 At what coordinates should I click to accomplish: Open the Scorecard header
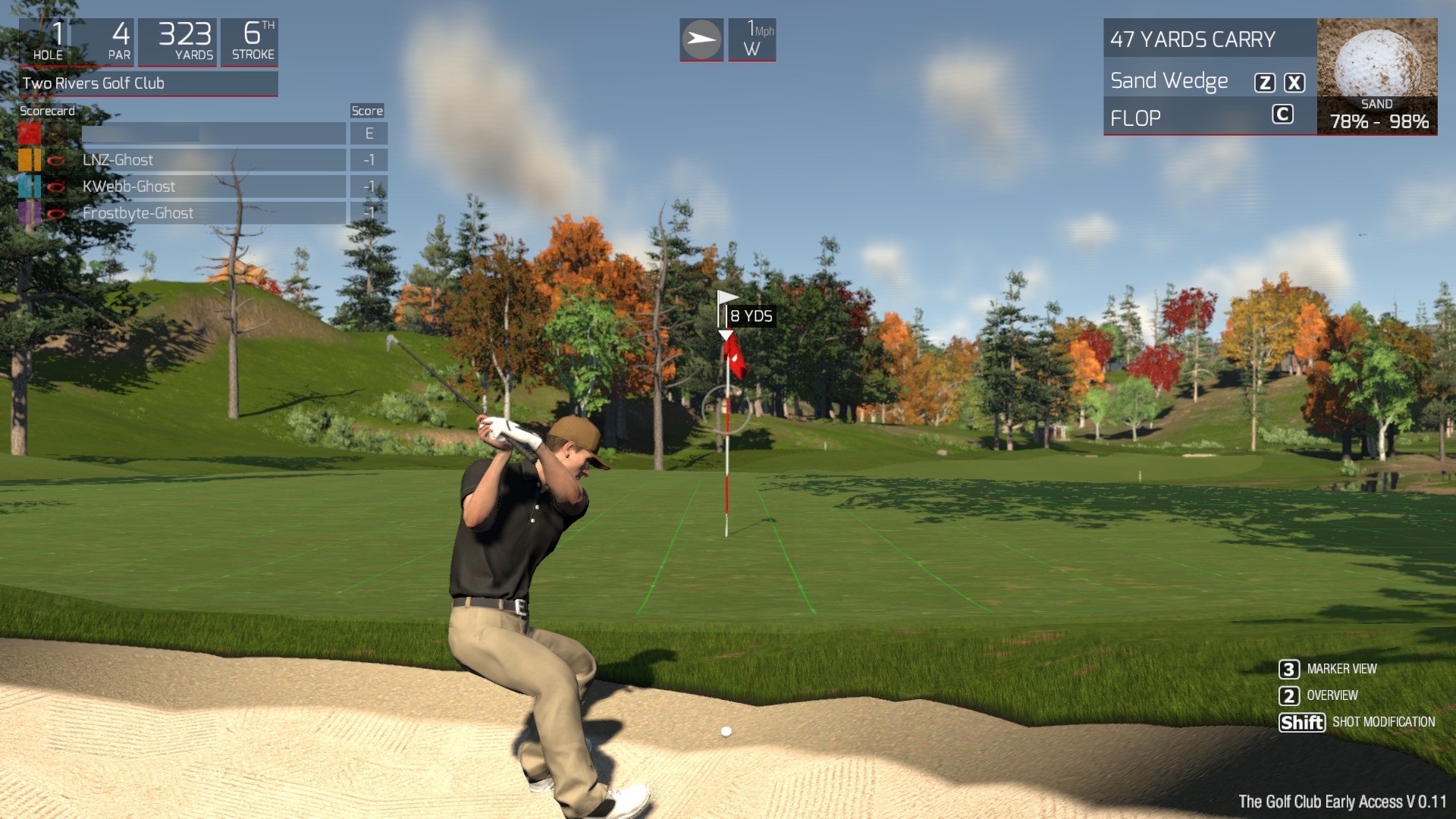tap(47, 111)
